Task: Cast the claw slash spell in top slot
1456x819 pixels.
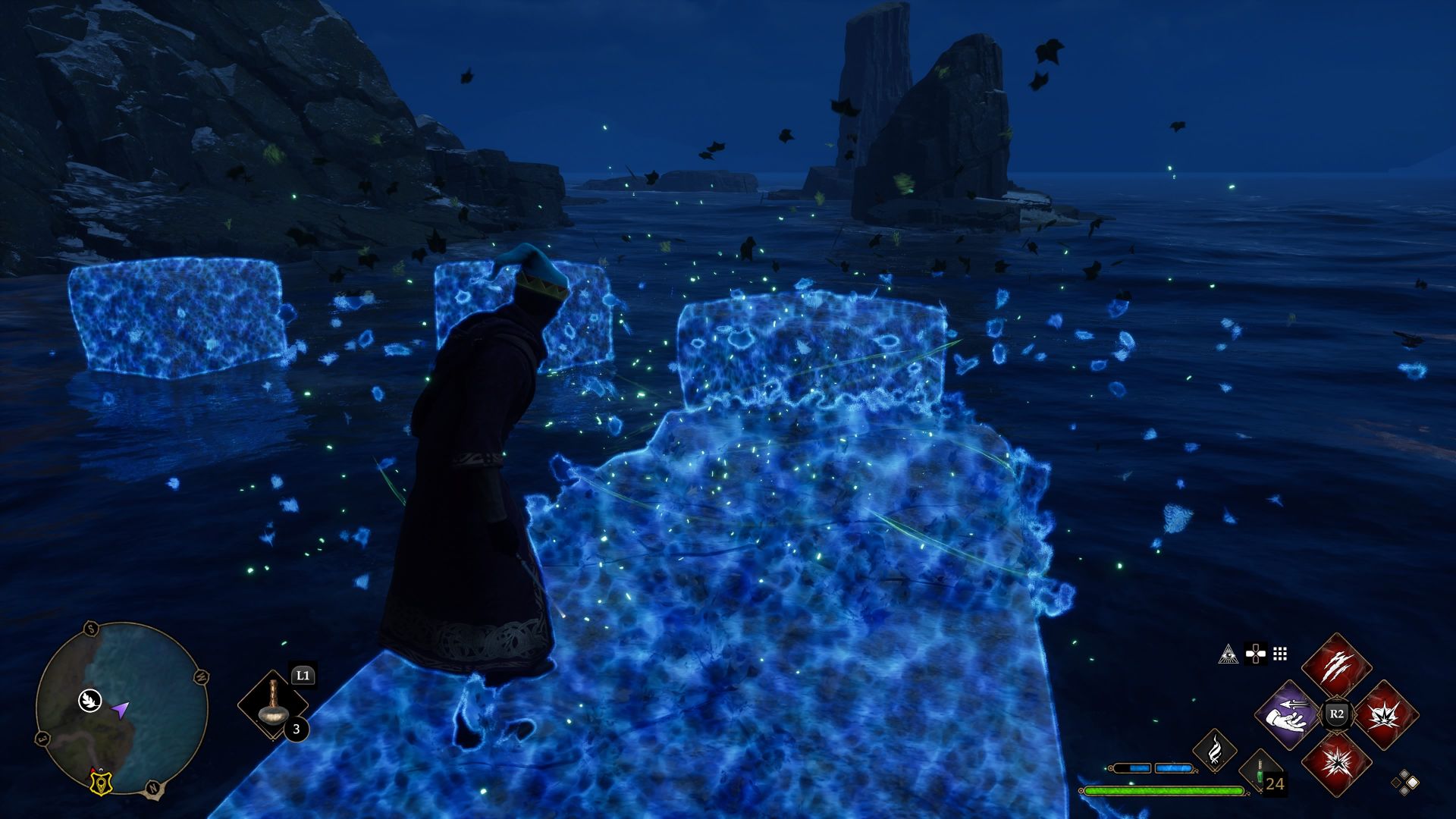Action: click(x=1336, y=667)
